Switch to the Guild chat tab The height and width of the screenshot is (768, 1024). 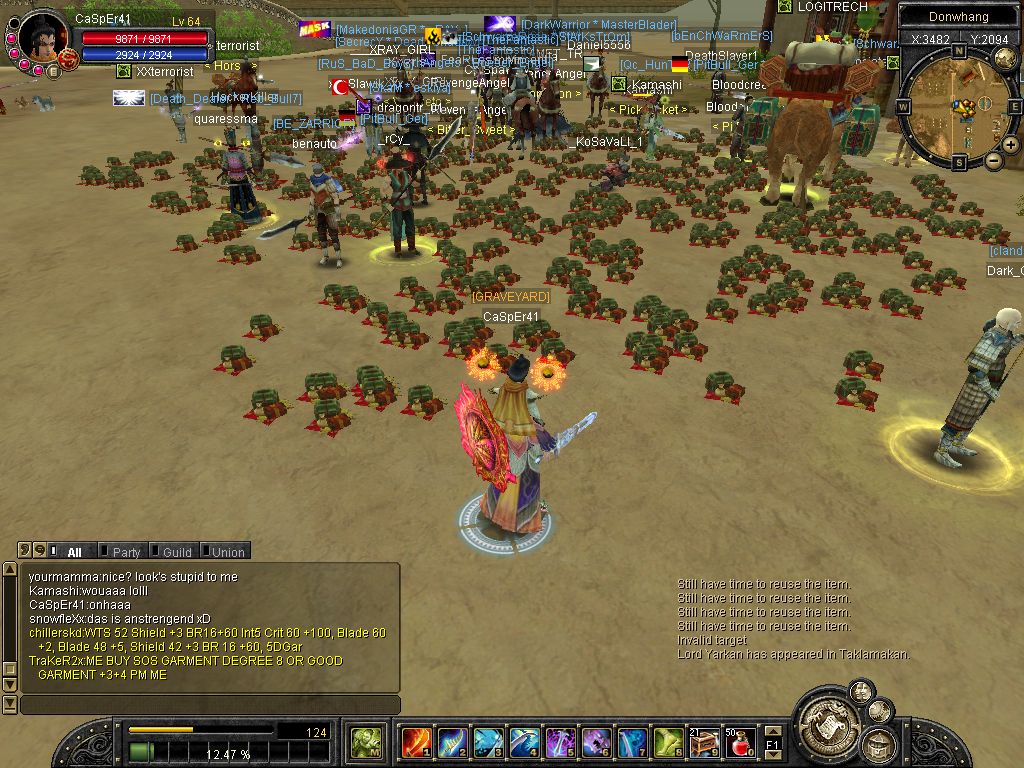pos(176,551)
